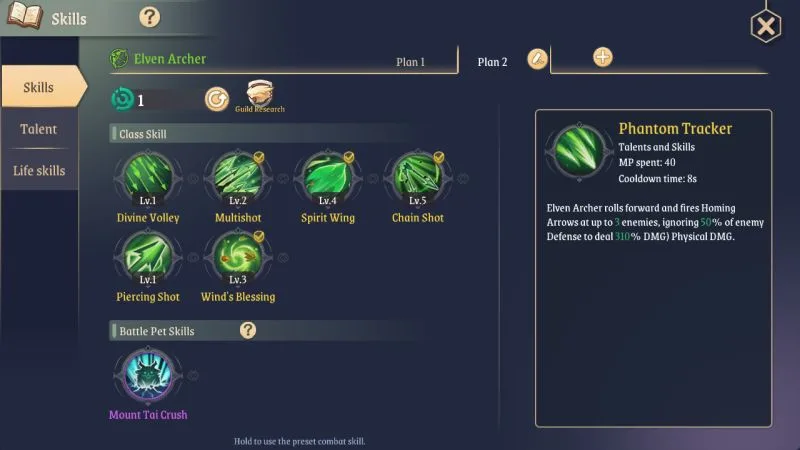Edit Plan 2 with the pencil icon
Screen dimensions: 800x450
click(537, 59)
